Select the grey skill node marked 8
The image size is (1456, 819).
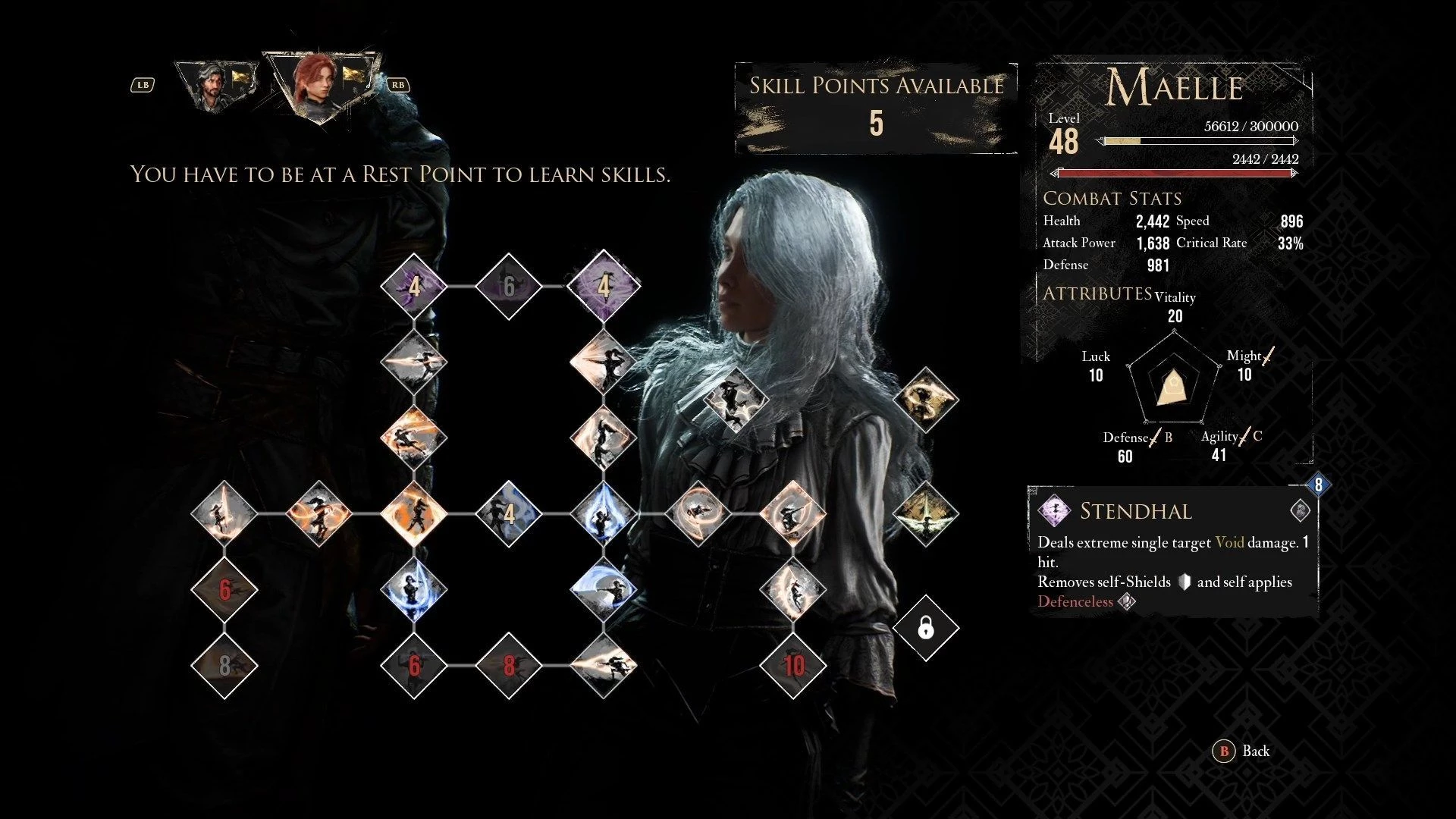click(224, 666)
